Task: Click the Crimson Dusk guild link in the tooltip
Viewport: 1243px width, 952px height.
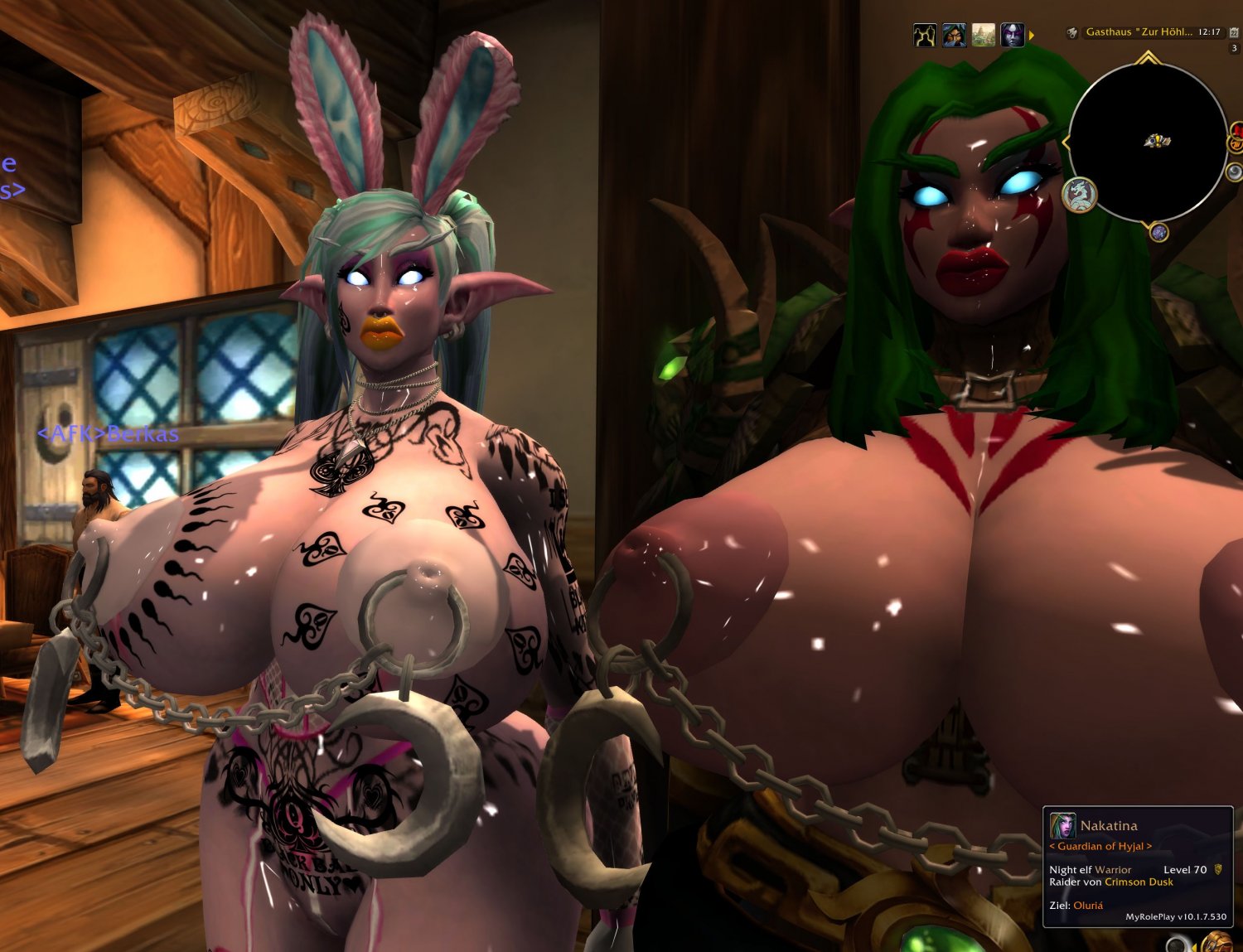Action: [1141, 882]
